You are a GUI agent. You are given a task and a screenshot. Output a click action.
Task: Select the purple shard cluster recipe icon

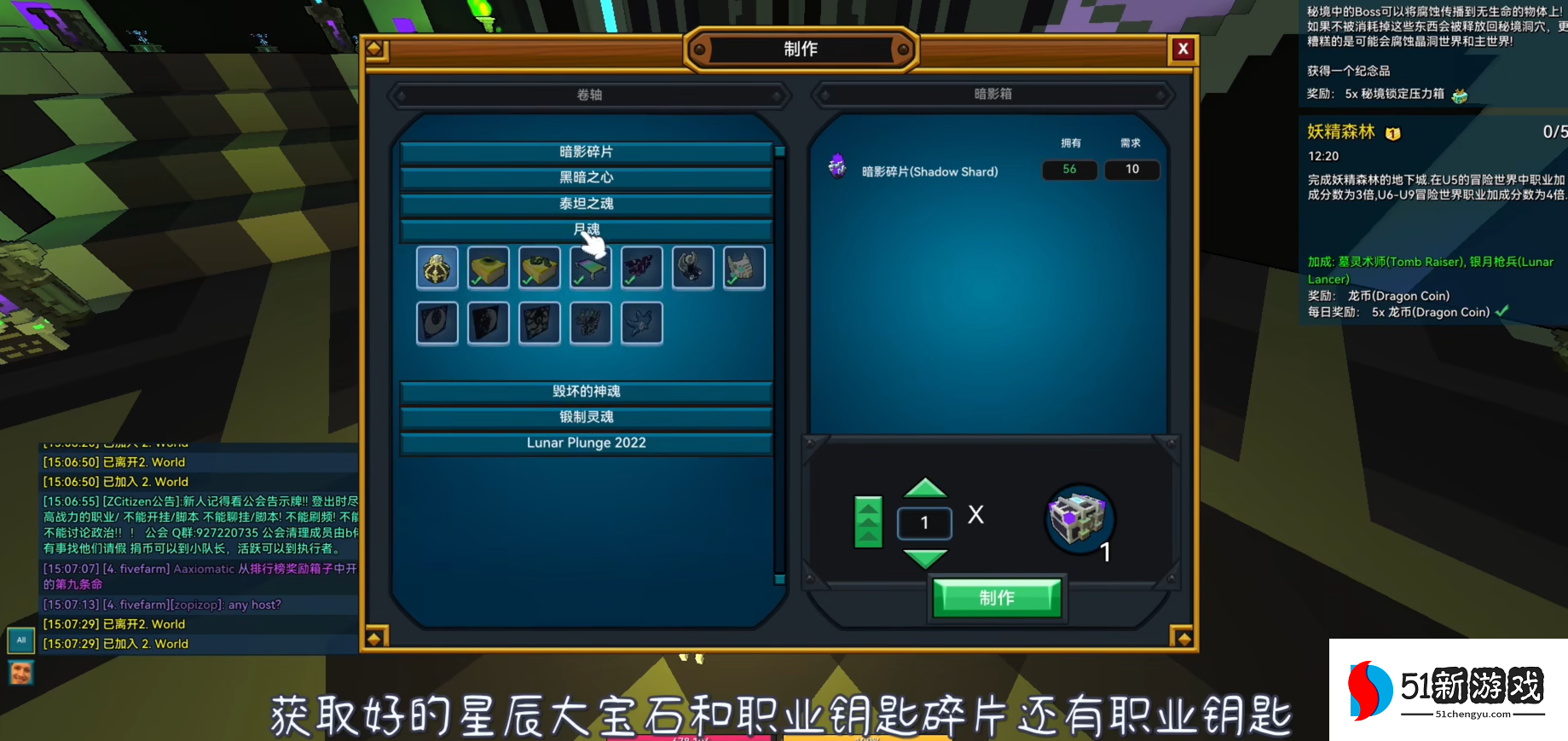[x=641, y=267]
